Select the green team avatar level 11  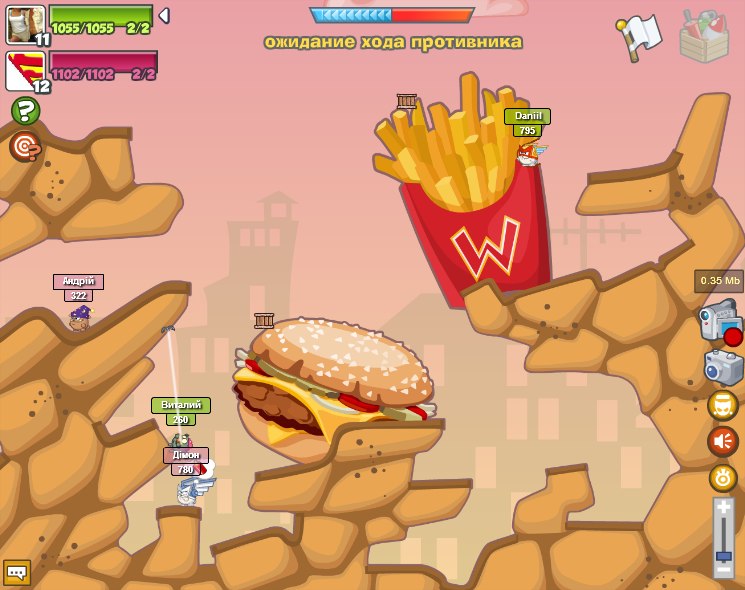pos(24,24)
